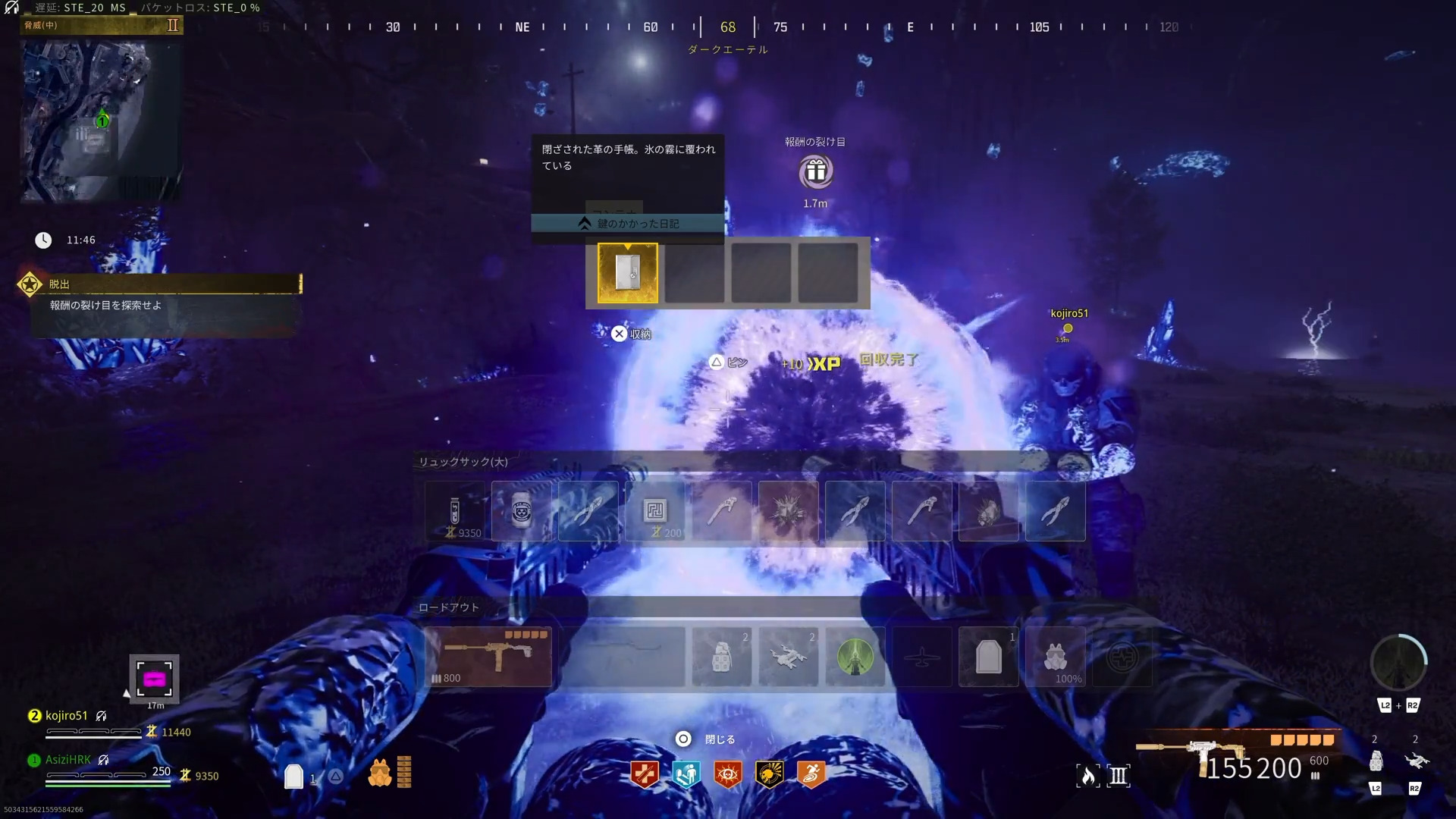Select the gas mask slot at 100%
1456x819 pixels.
click(1056, 657)
